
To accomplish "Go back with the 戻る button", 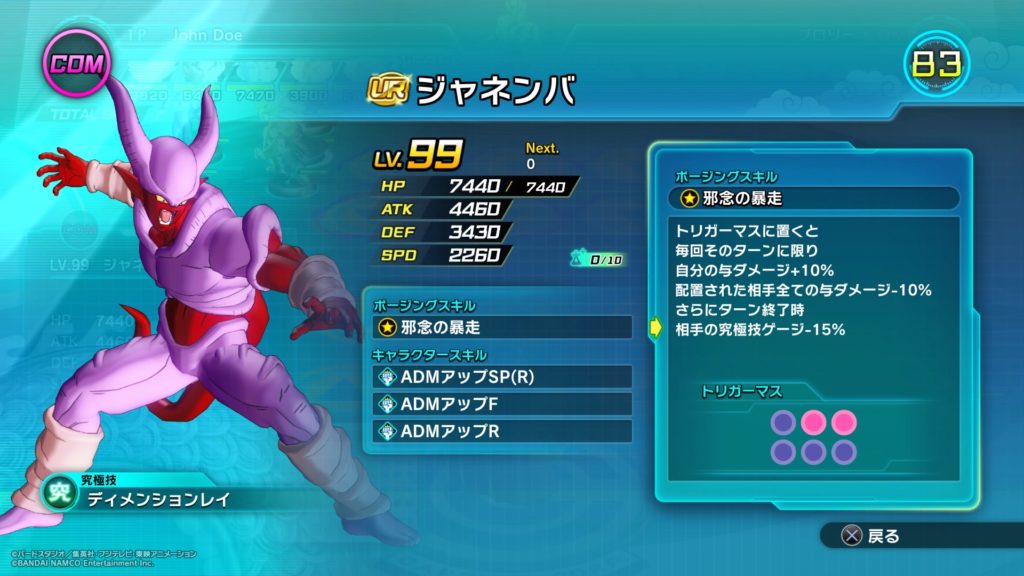I will coord(871,537).
